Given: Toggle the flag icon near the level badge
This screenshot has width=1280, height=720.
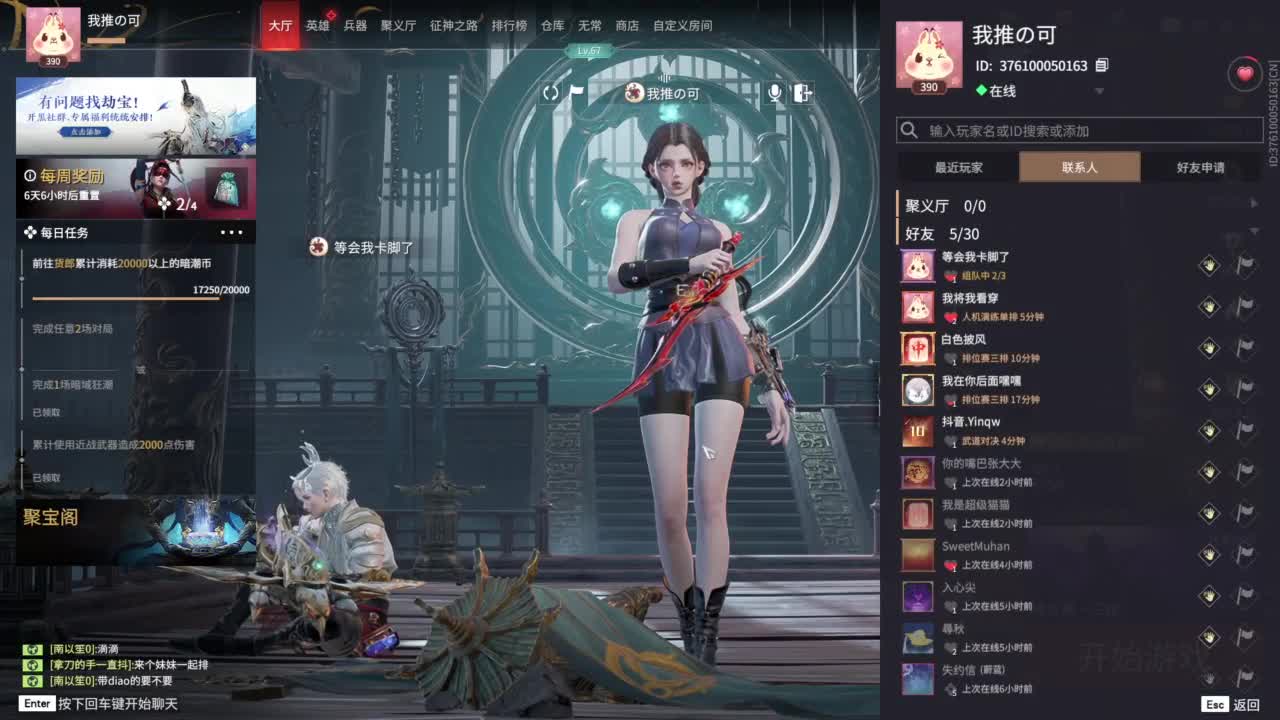Looking at the screenshot, I should point(574,92).
